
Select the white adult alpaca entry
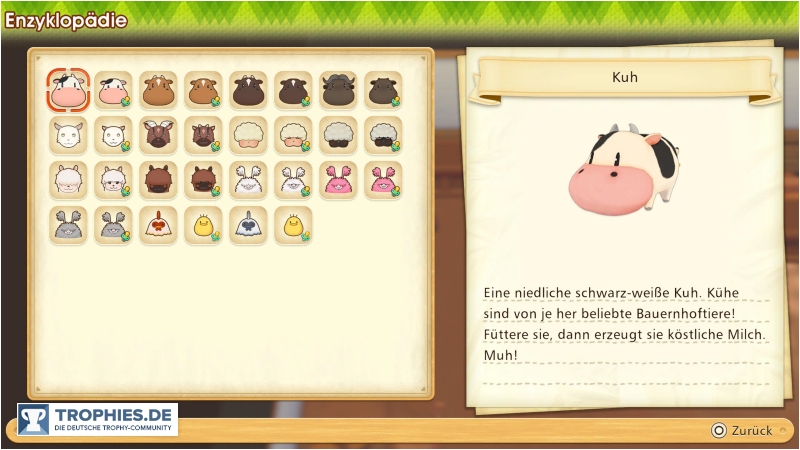pos(68,181)
